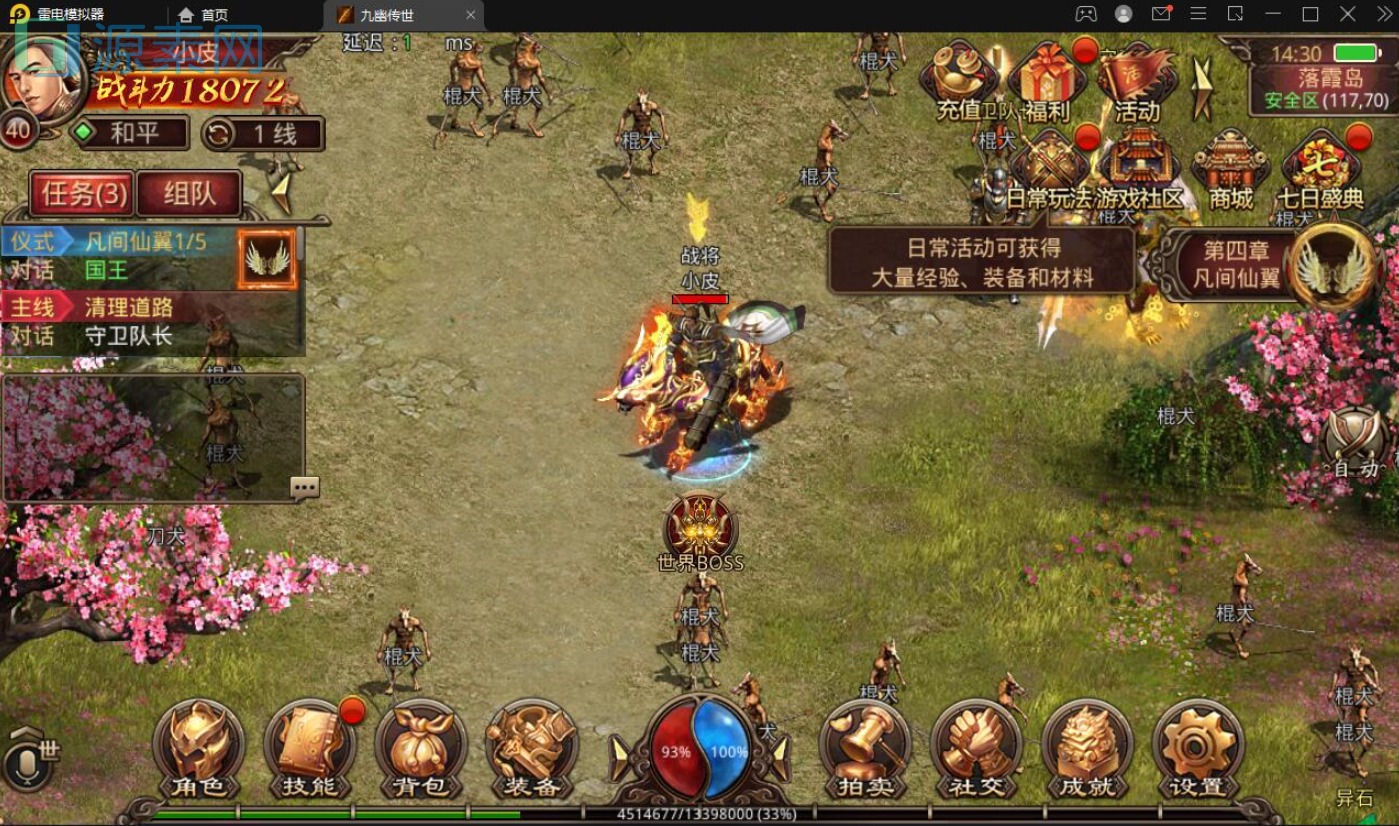Open the 设置 settings gear

coord(1197,749)
